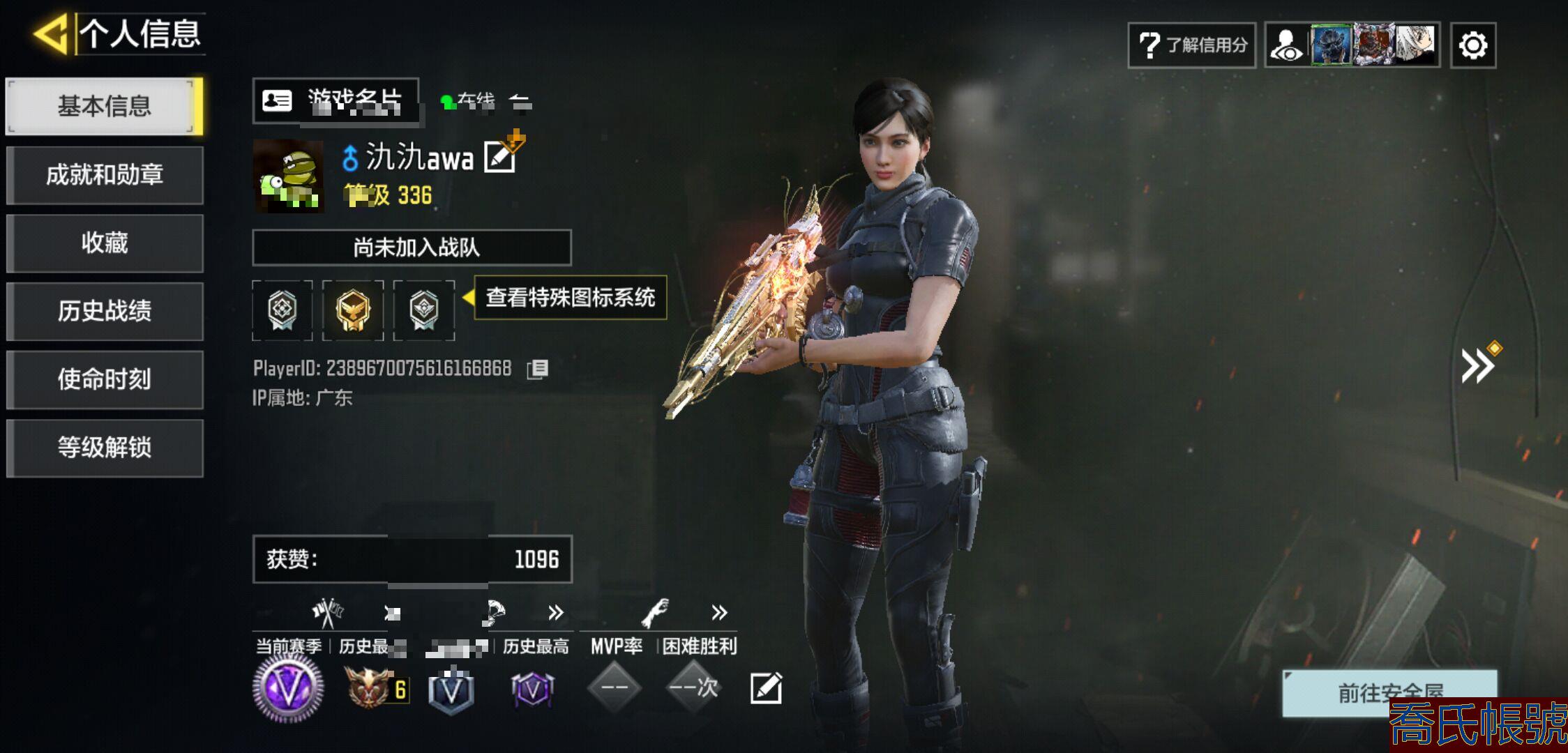Viewport: 1568px width, 753px height.
Task: Open the gear settings icon
Action: [1472, 46]
